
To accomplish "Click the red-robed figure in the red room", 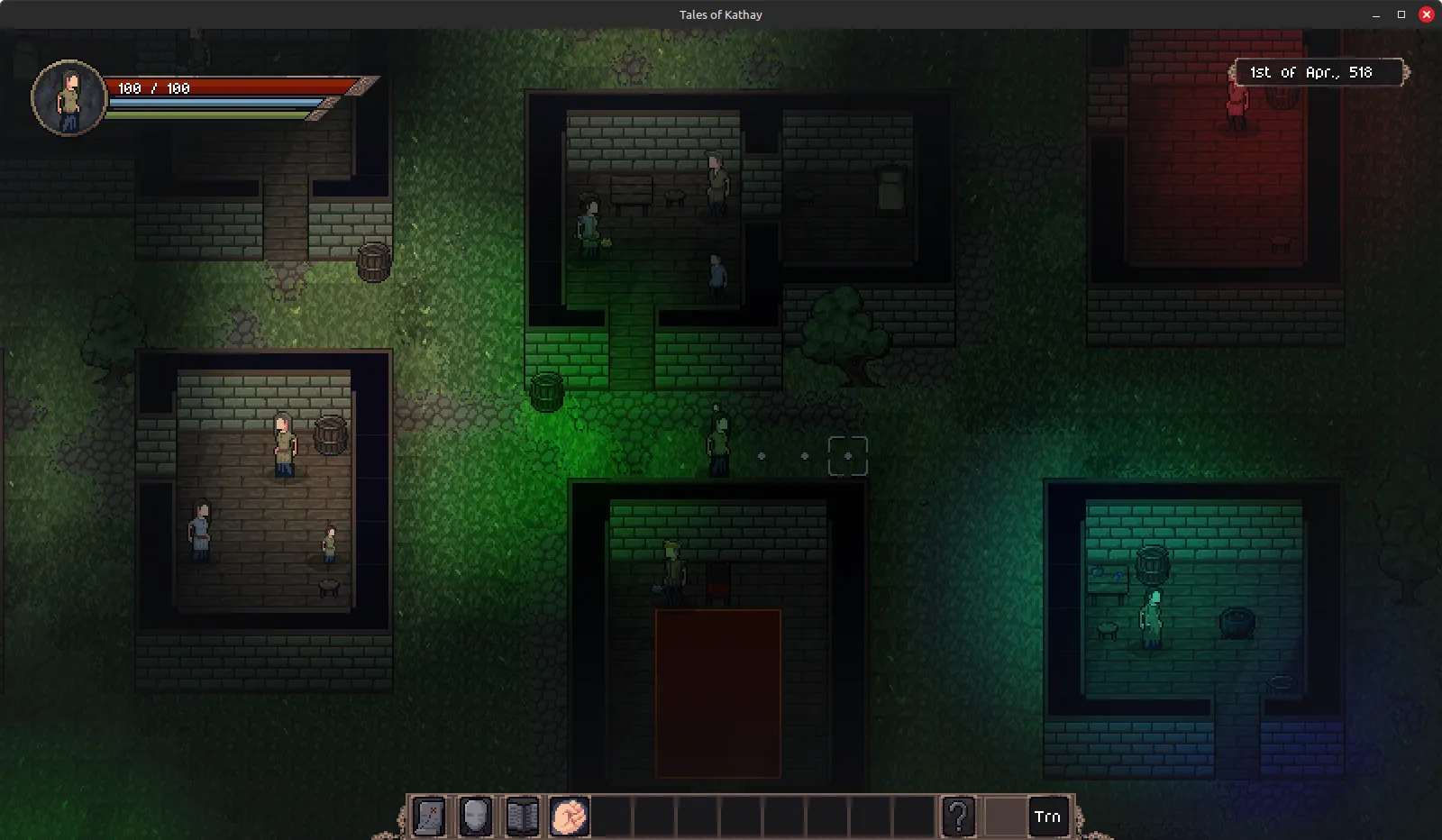I will pyautogui.click(x=1235, y=102).
